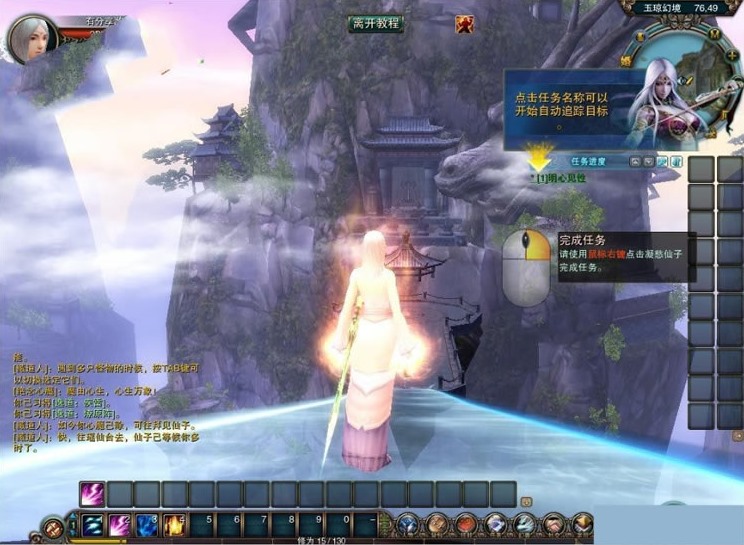Click the red figure icon beside 离开教程

point(464,24)
